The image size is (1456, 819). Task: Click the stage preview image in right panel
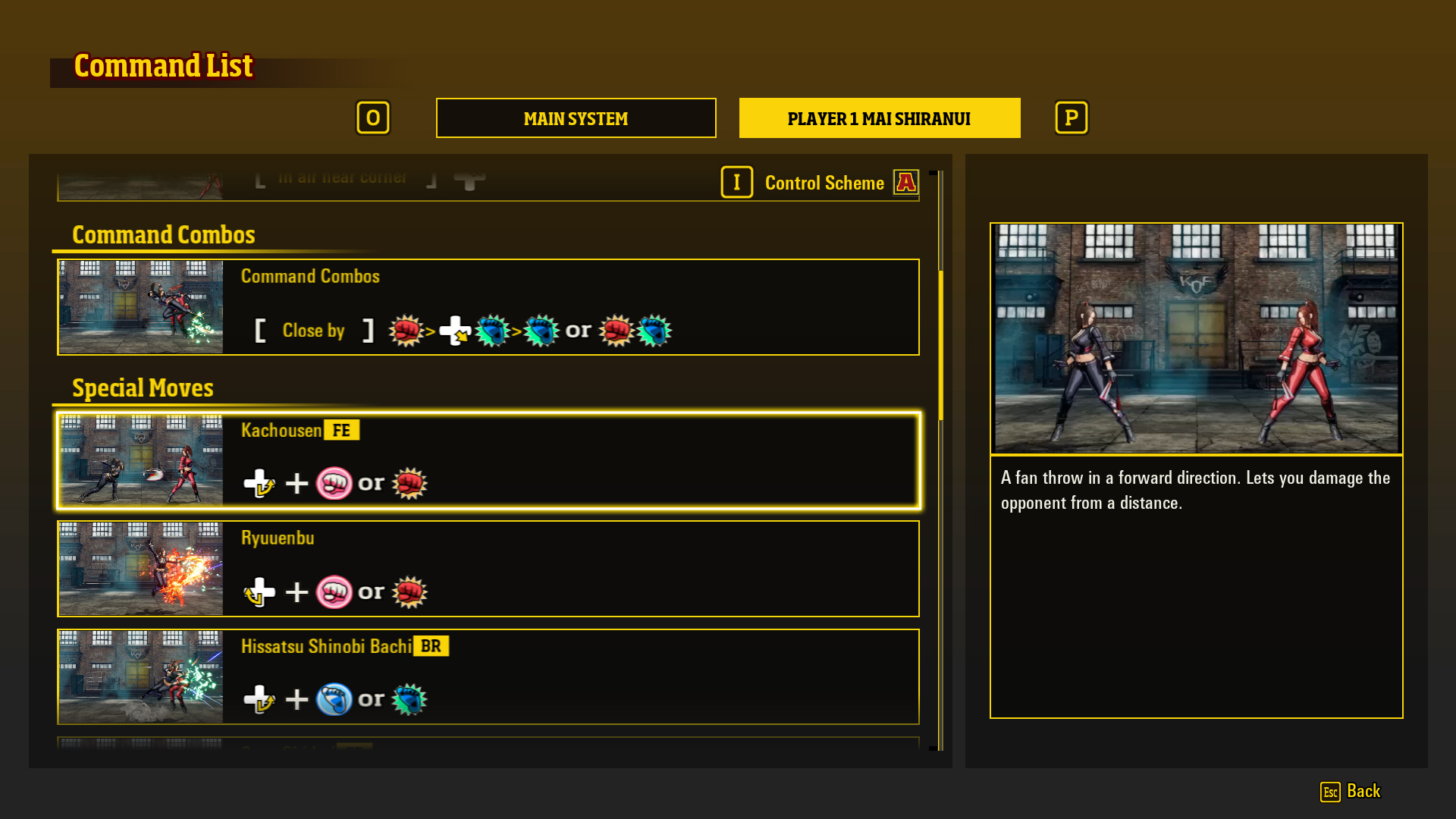coord(1195,339)
